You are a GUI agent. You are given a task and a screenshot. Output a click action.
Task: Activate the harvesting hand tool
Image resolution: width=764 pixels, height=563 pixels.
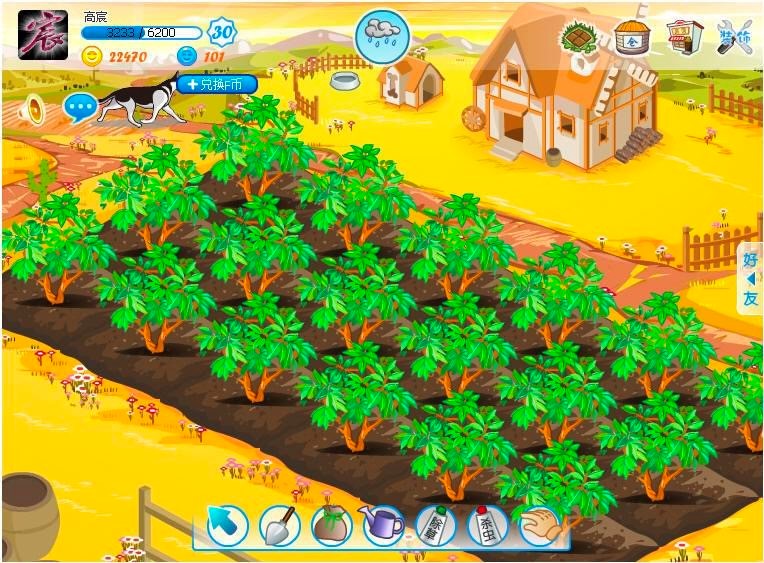pyautogui.click(x=540, y=524)
